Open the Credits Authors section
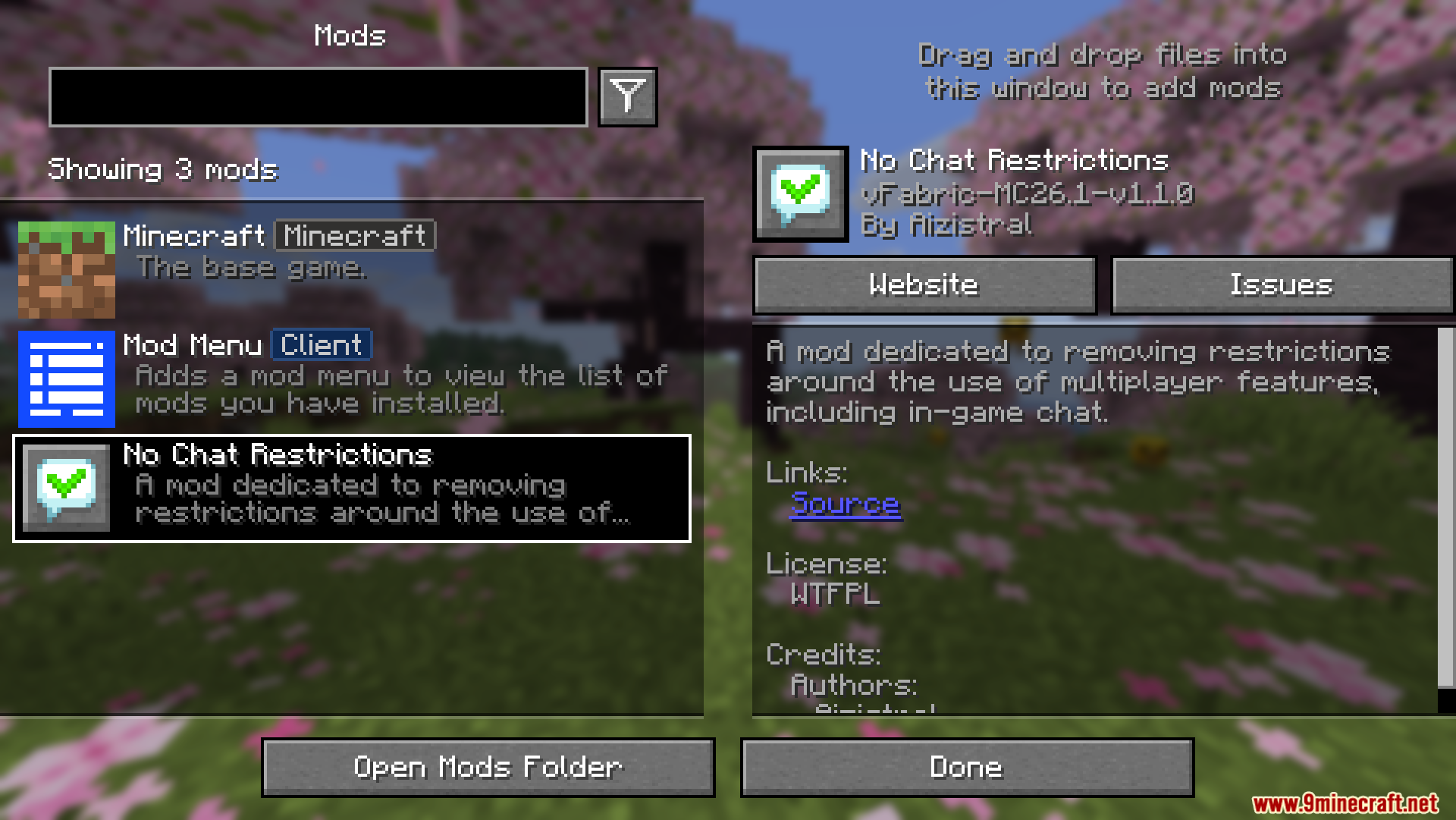This screenshot has height=820, width=1456. [854, 685]
